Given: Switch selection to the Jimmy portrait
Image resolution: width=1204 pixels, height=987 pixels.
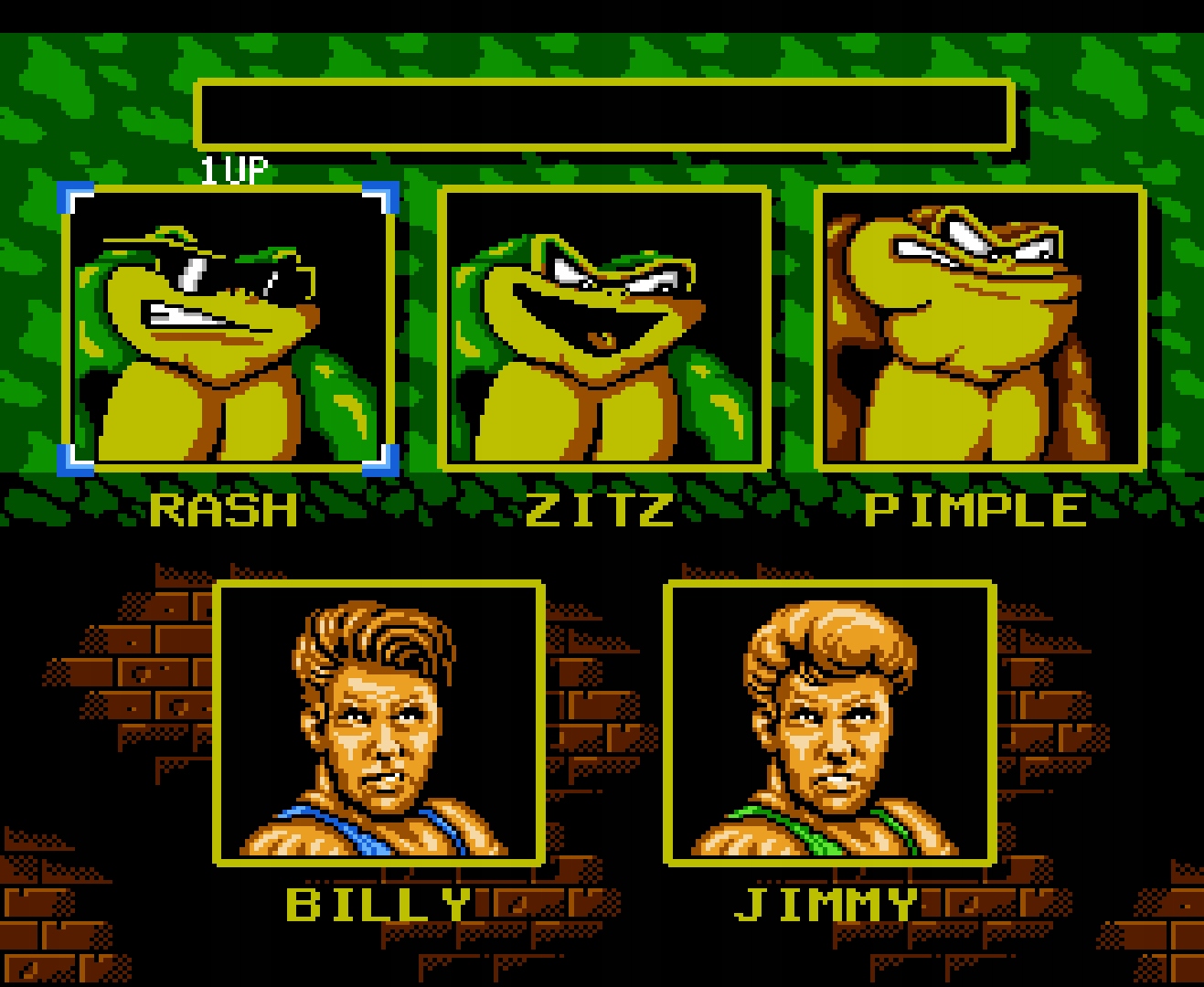Looking at the screenshot, I should [832, 722].
